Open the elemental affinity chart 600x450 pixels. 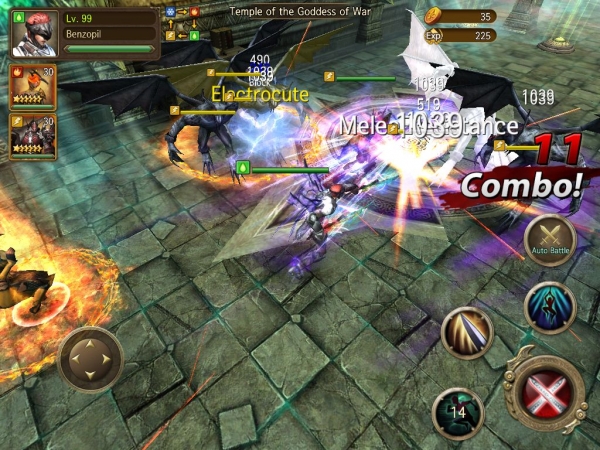pyautogui.click(x=182, y=24)
